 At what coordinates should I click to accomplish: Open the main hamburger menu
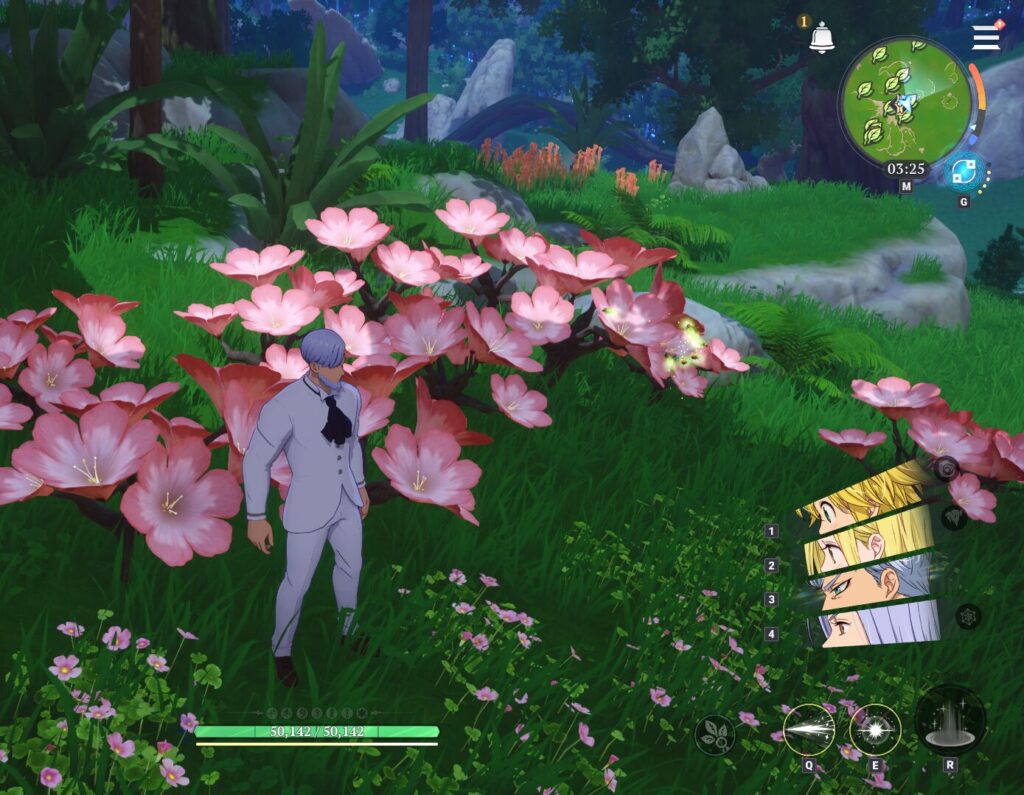986,37
